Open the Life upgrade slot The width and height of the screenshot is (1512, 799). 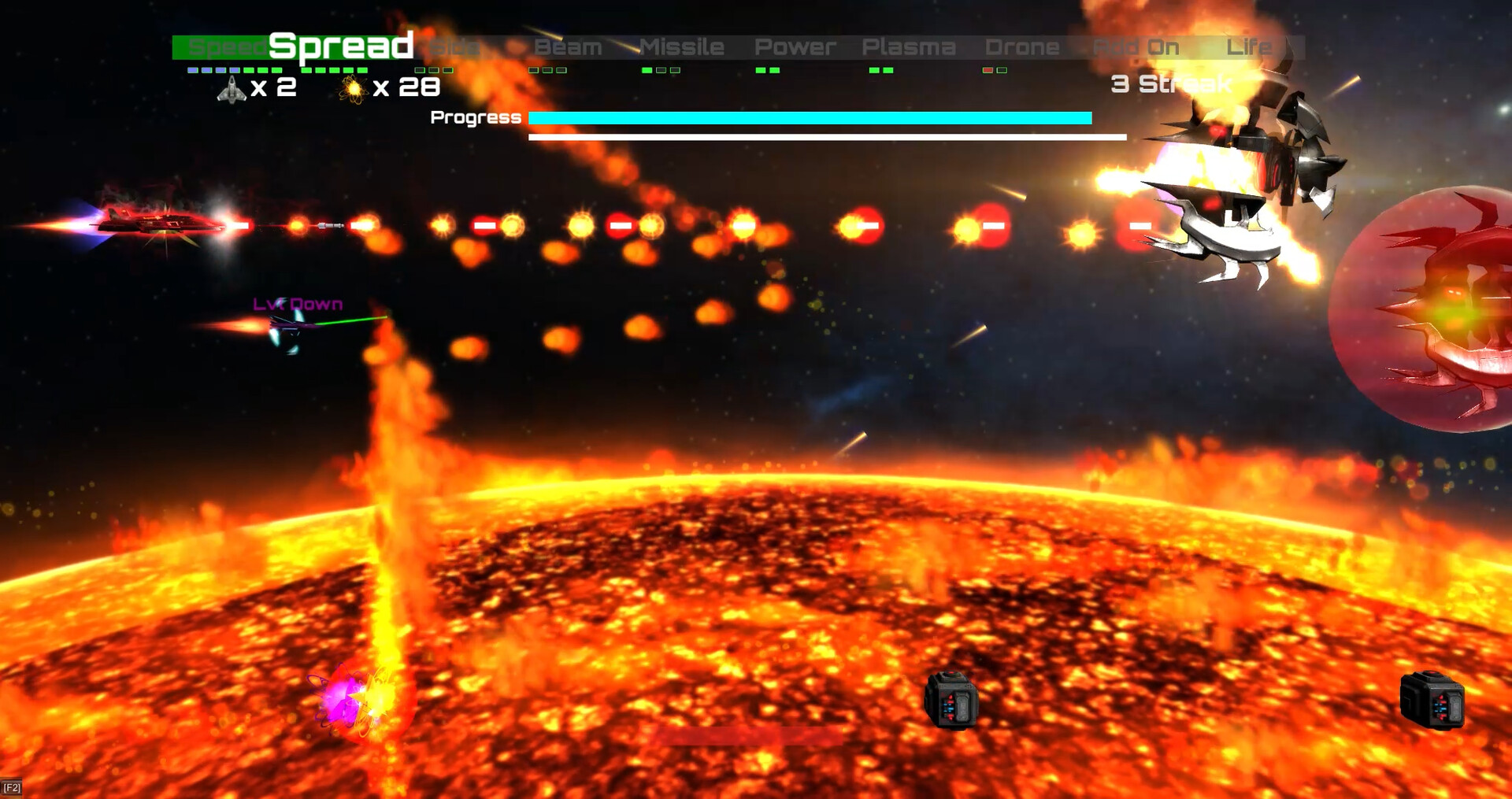(x=1251, y=46)
